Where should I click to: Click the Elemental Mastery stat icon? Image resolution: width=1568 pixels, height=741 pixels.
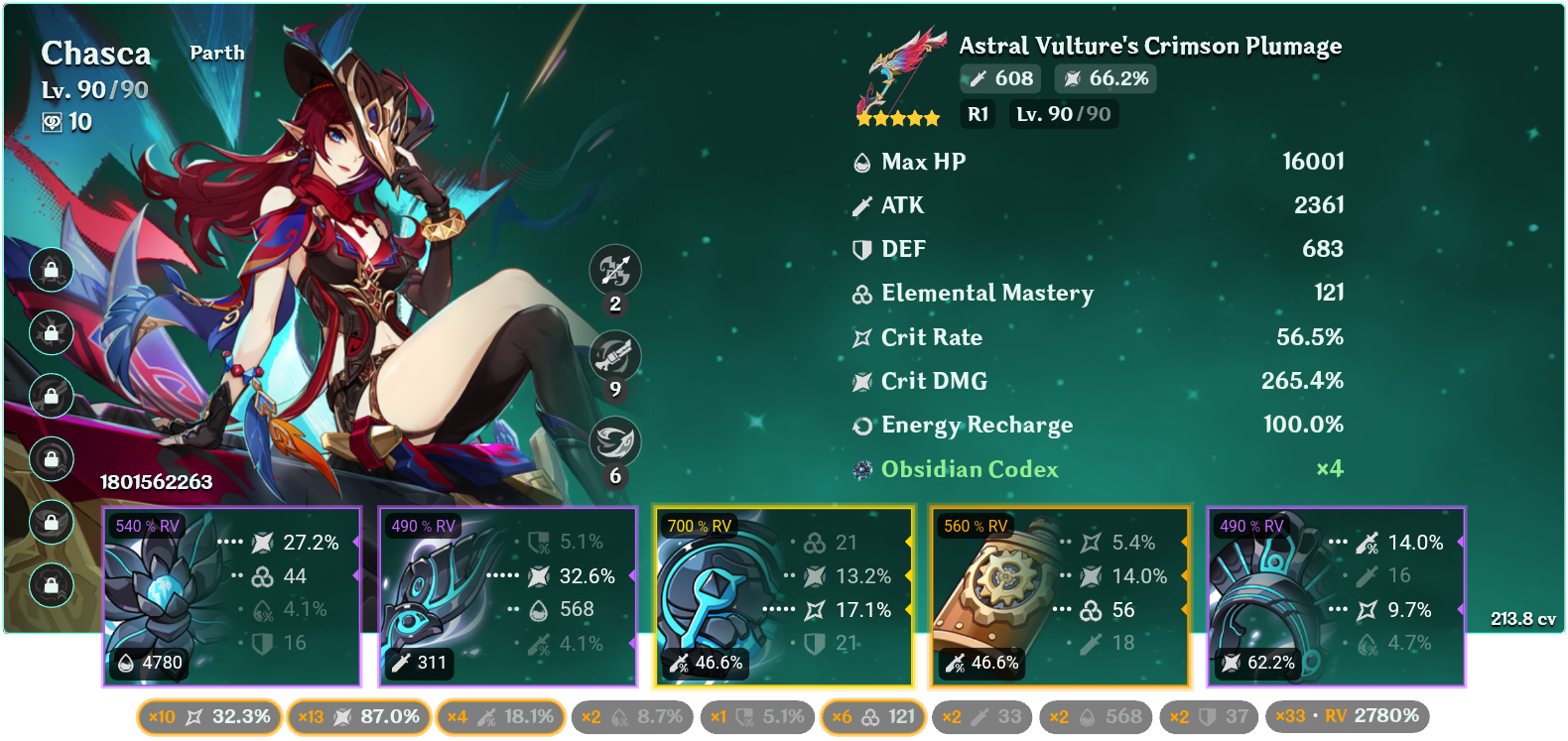(860, 294)
